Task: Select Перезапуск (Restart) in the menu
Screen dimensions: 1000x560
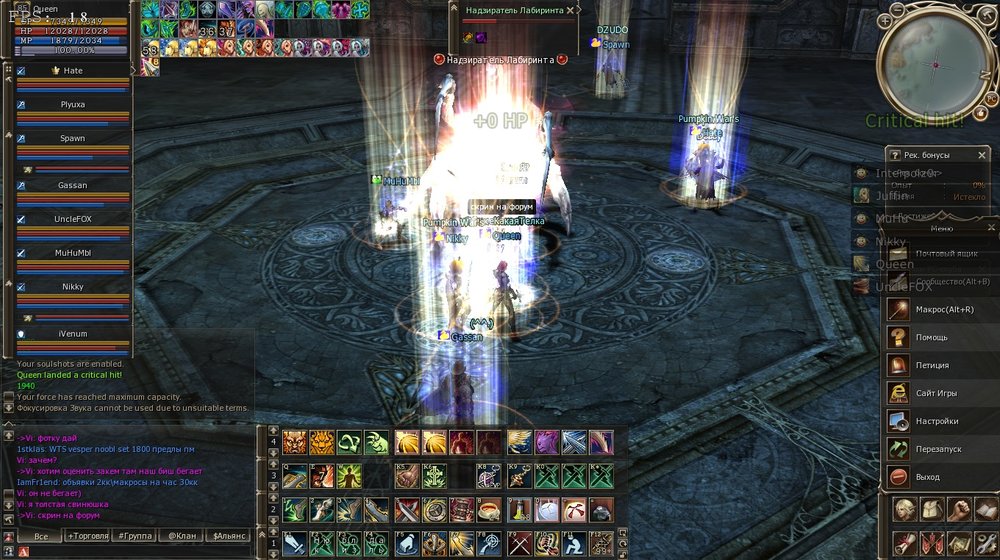Action: point(936,449)
